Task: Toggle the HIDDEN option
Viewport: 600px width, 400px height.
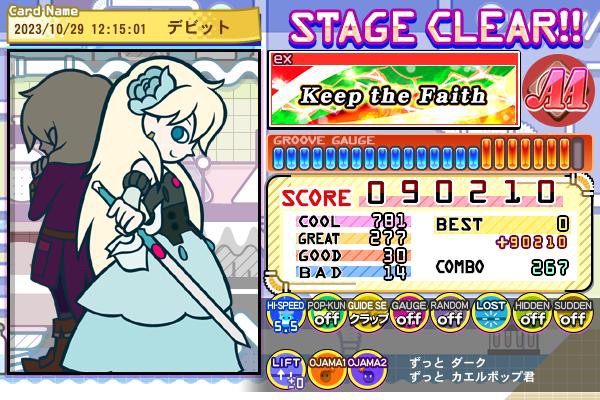Action: [x=530, y=316]
